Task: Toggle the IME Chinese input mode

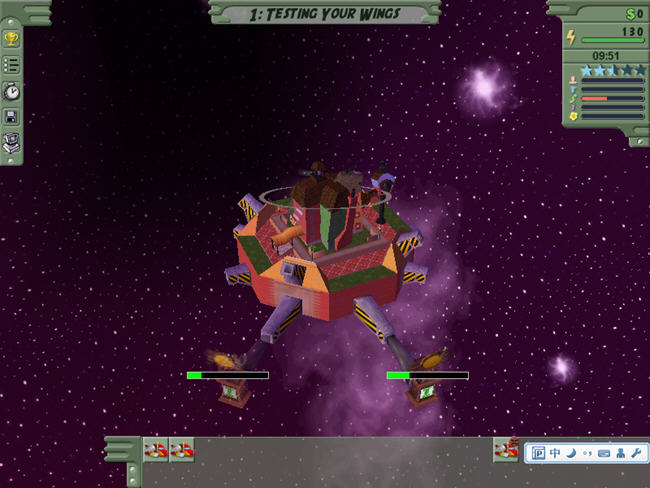Action: click(x=555, y=453)
